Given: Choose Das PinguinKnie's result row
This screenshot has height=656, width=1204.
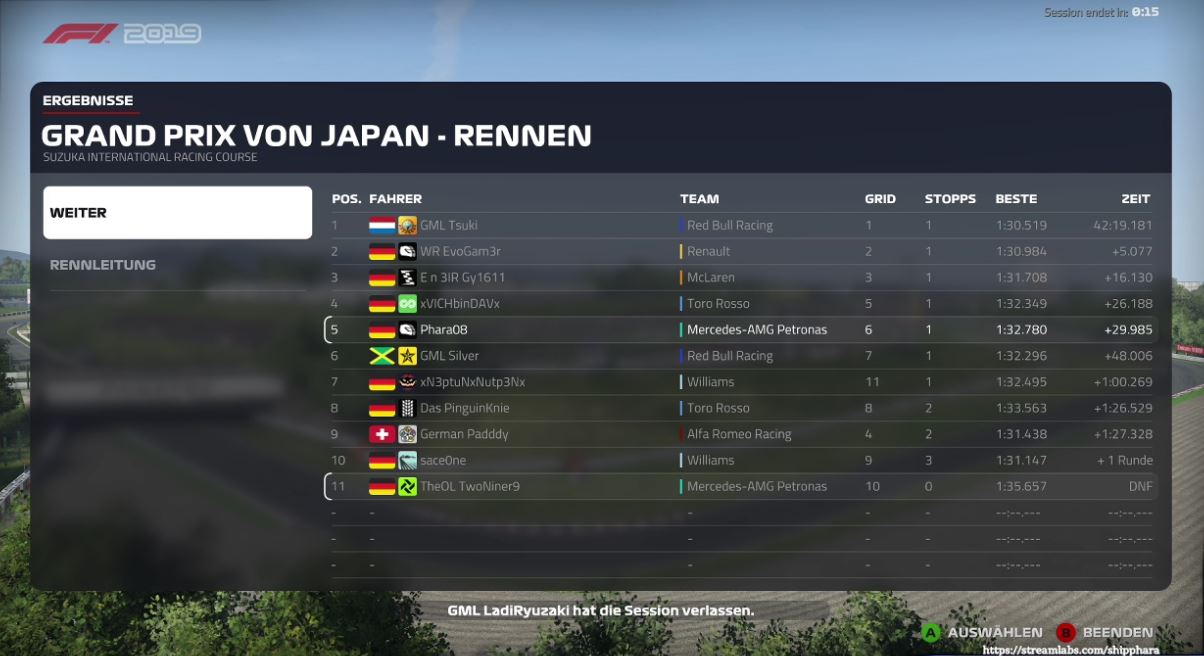Looking at the screenshot, I should 741,408.
